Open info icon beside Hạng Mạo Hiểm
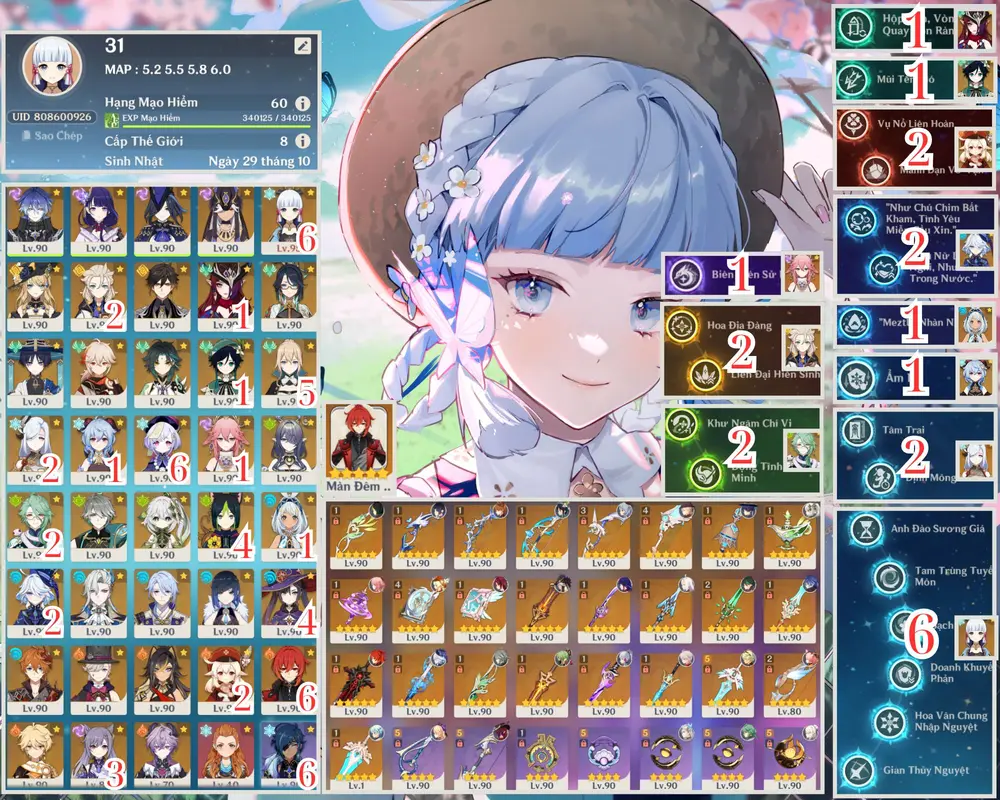 point(303,103)
